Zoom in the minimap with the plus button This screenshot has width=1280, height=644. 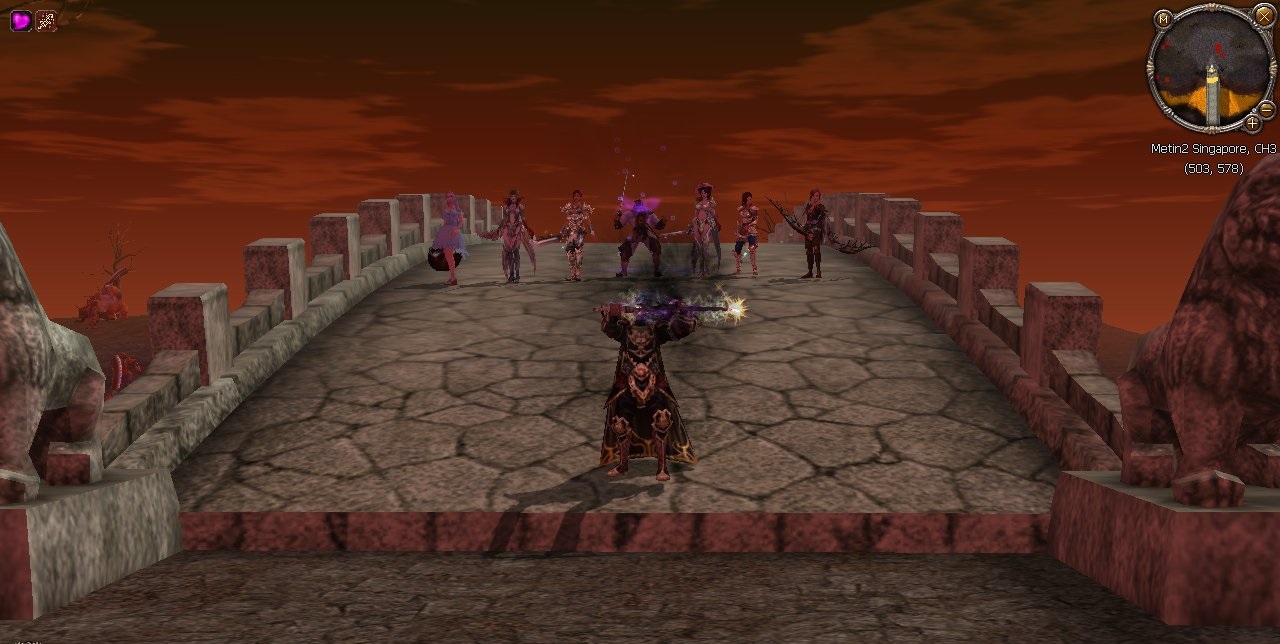coord(1252,123)
